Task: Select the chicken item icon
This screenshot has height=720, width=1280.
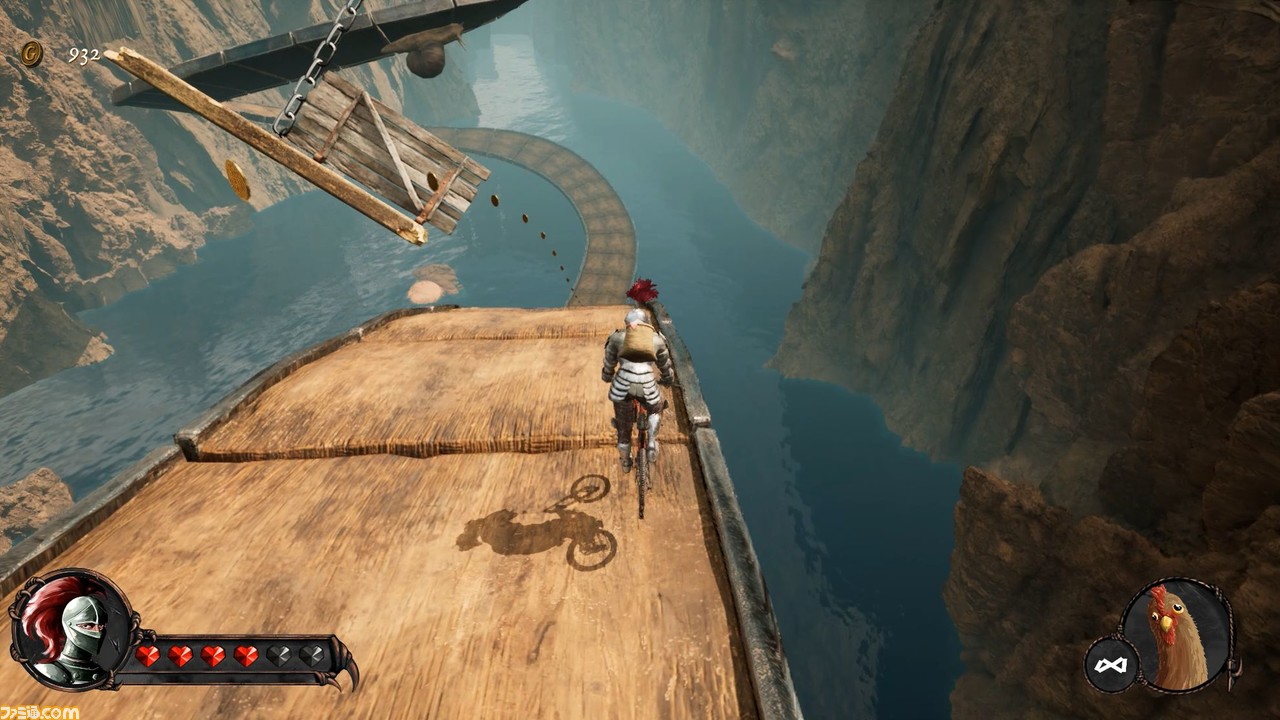Action: coord(1176,633)
